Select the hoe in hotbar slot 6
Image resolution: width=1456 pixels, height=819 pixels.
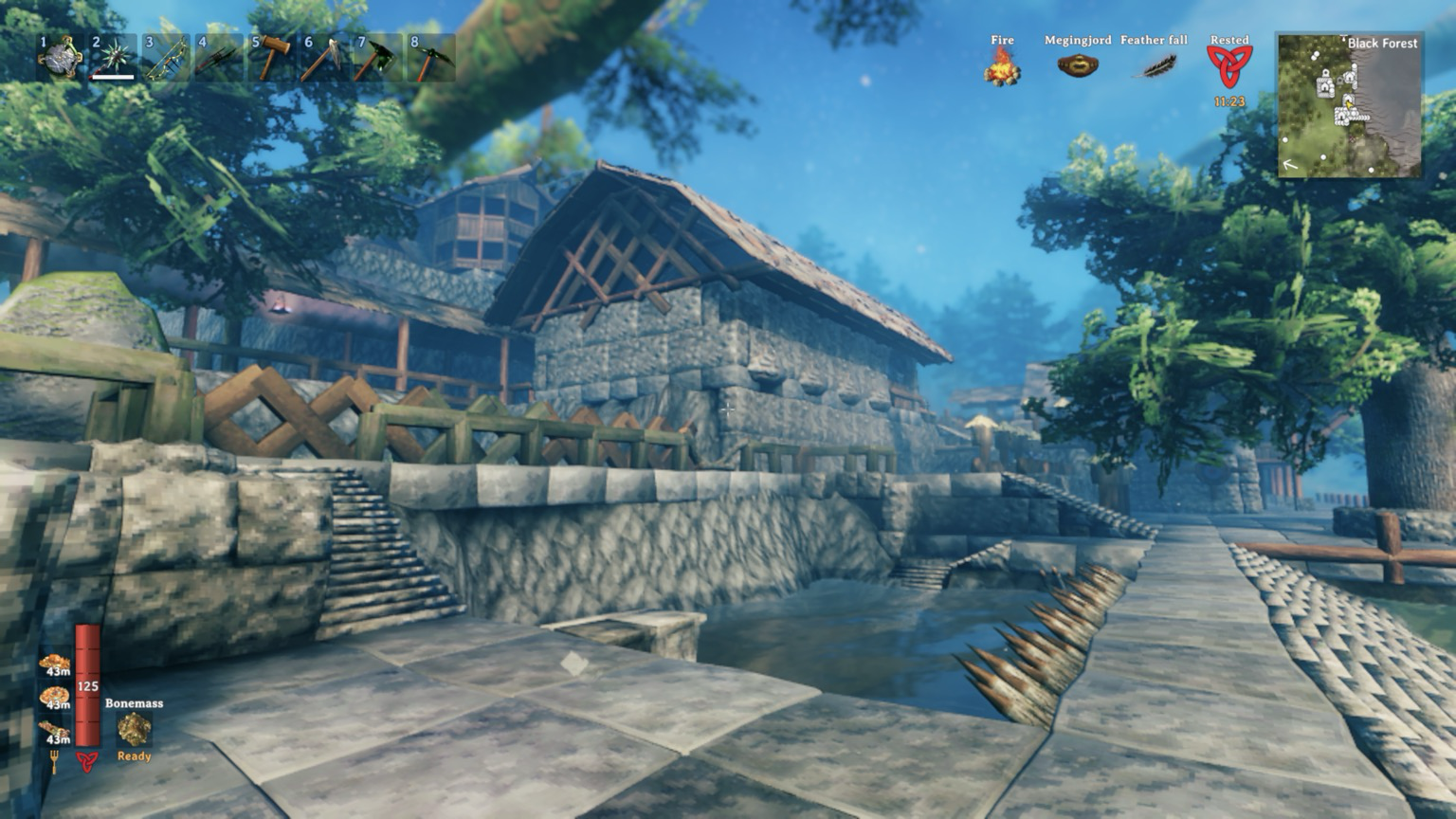[325, 59]
